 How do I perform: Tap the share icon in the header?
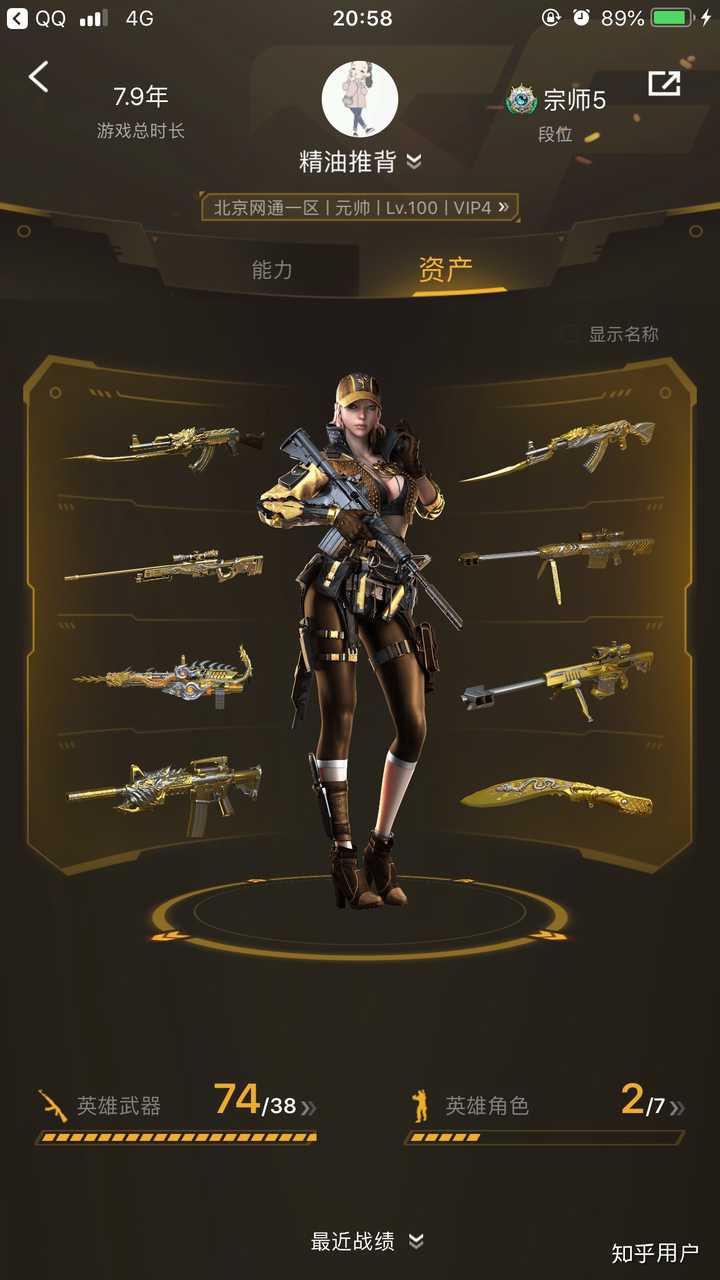664,84
